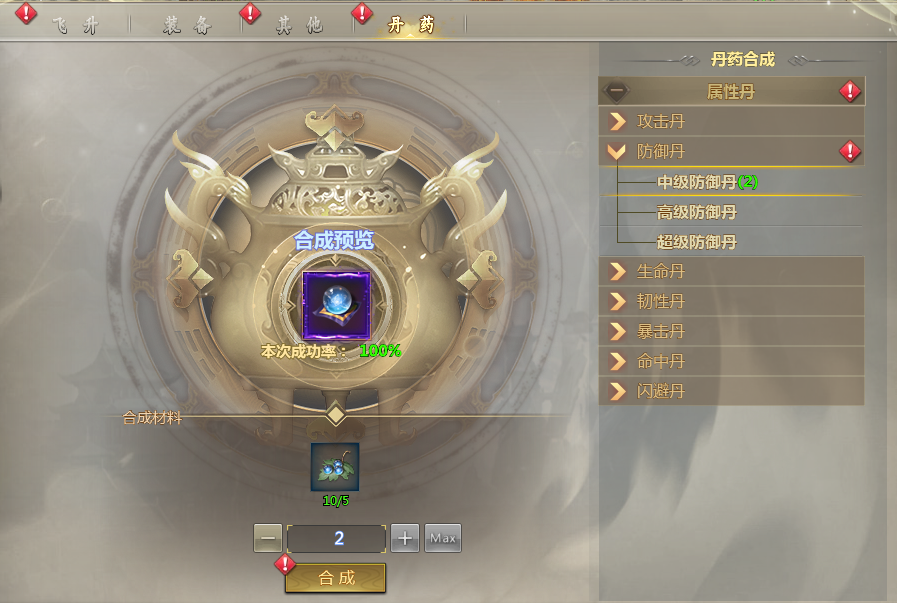Select the 其他 tab
This screenshot has height=603, width=897.
pyautogui.click(x=299, y=26)
